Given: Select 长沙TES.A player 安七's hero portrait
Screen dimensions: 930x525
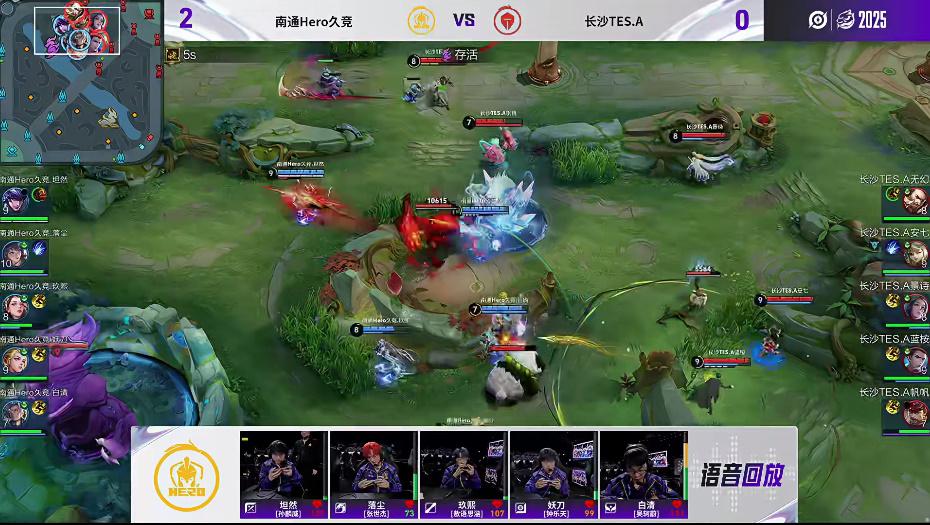Looking at the screenshot, I should pos(914,254).
